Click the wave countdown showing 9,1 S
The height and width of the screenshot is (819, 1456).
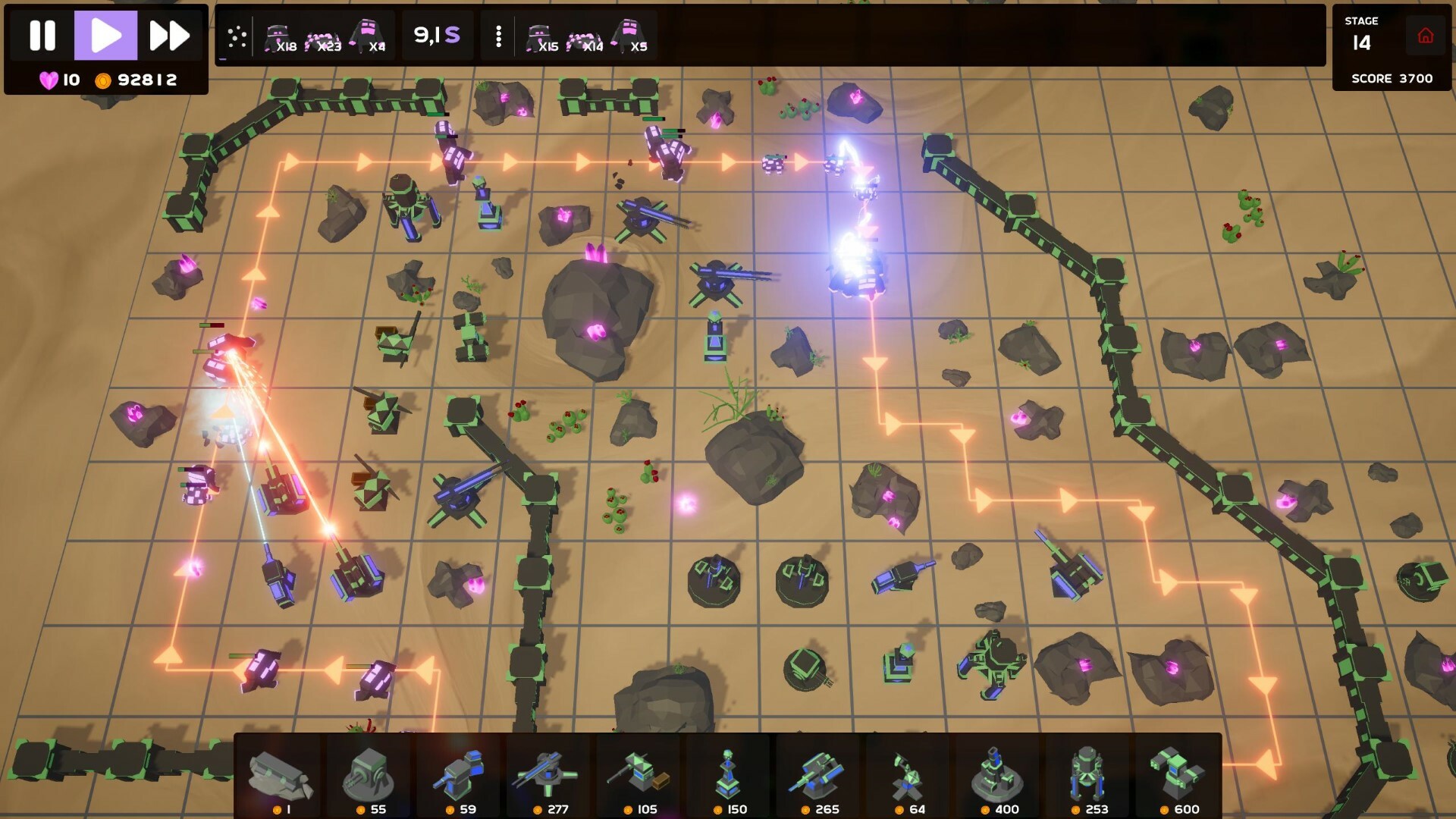tap(436, 35)
